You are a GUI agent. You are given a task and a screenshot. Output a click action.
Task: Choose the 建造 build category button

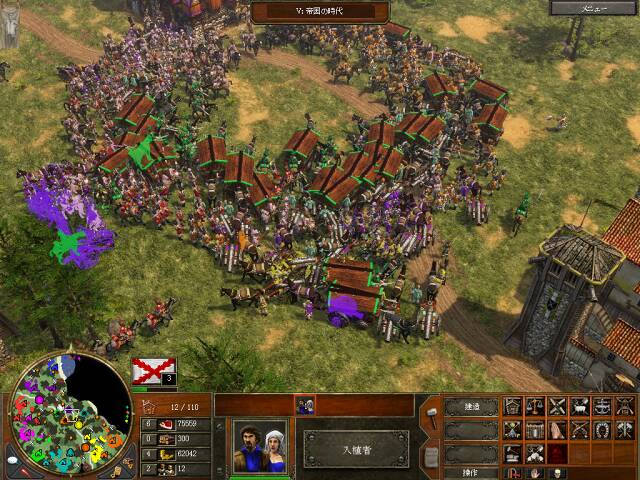click(470, 407)
